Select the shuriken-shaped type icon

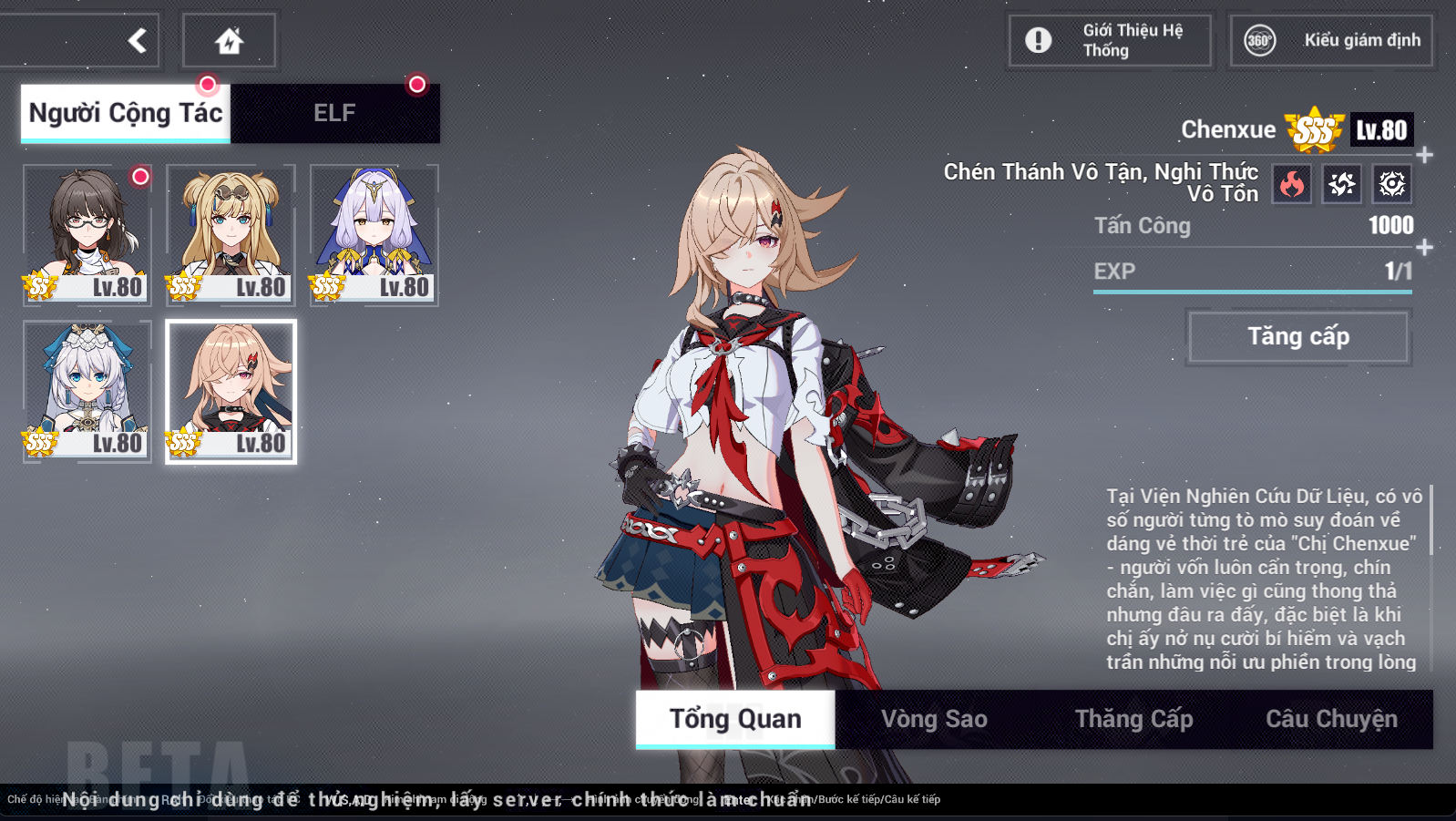click(1340, 183)
